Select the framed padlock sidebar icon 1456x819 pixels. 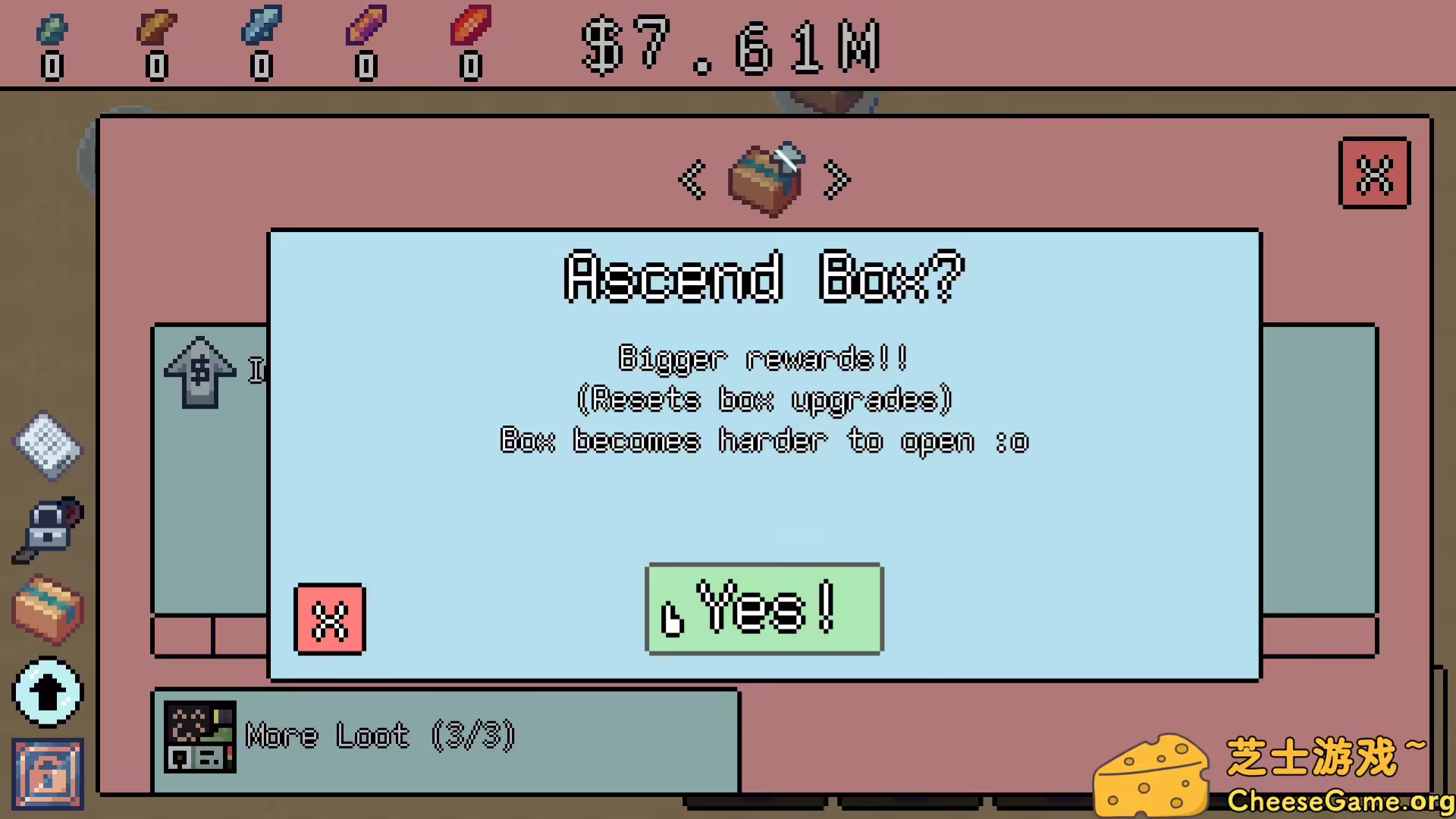click(x=47, y=775)
